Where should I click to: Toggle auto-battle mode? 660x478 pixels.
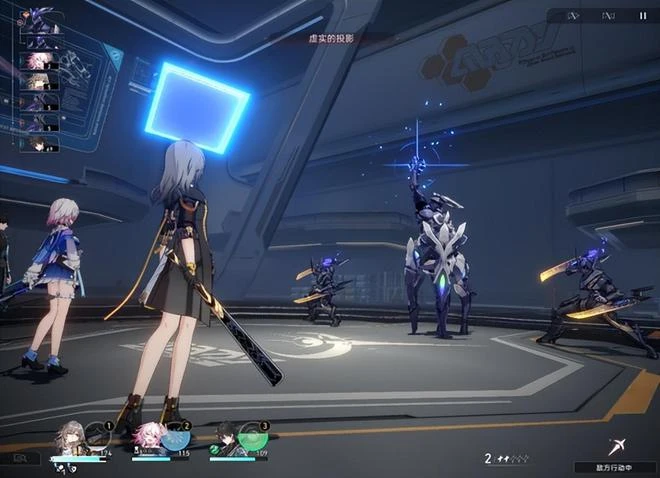[x=608, y=16]
